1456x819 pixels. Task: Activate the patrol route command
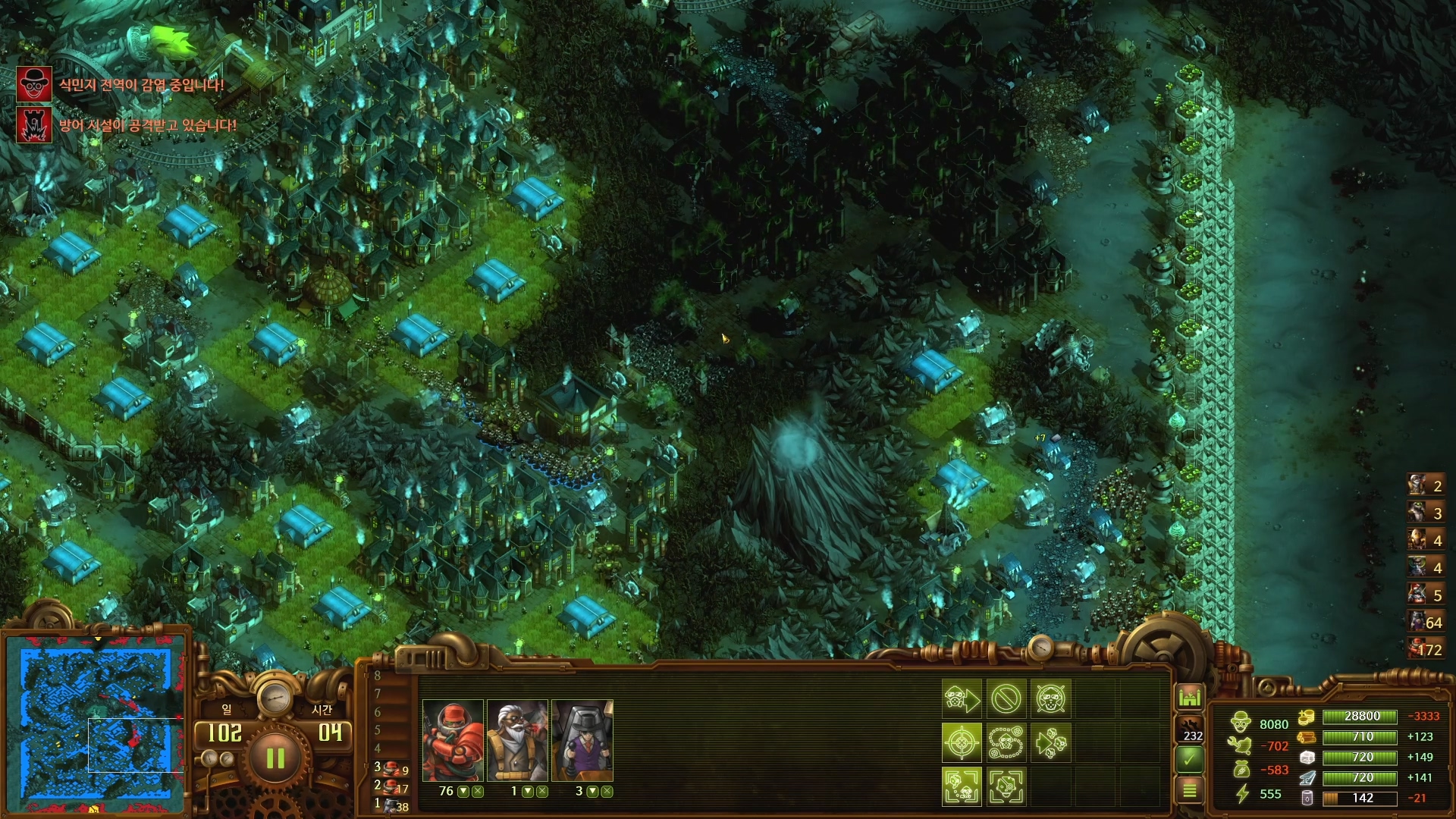pos(1006,742)
